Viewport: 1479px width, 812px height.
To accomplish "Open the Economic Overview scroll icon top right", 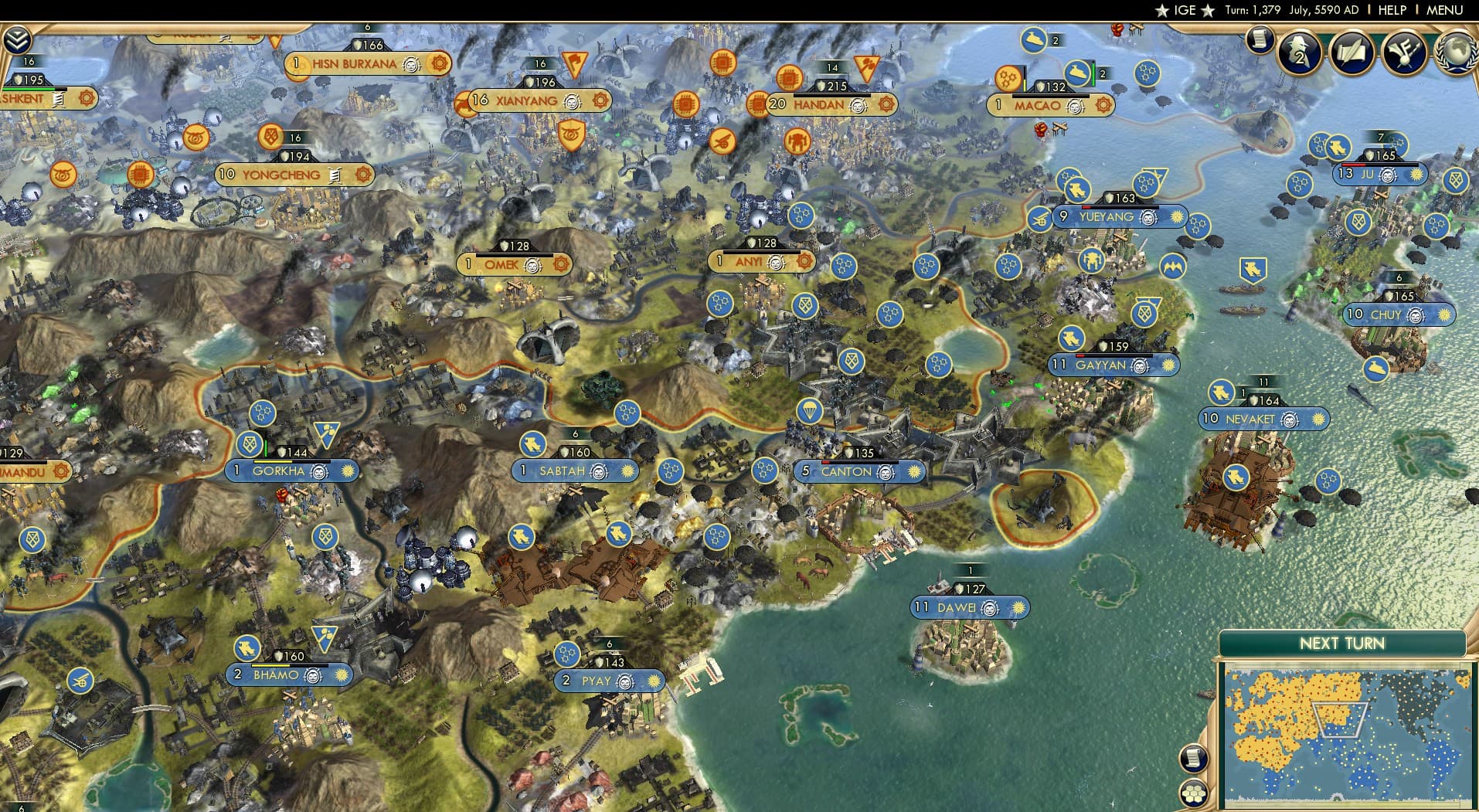I will pyautogui.click(x=1260, y=38).
